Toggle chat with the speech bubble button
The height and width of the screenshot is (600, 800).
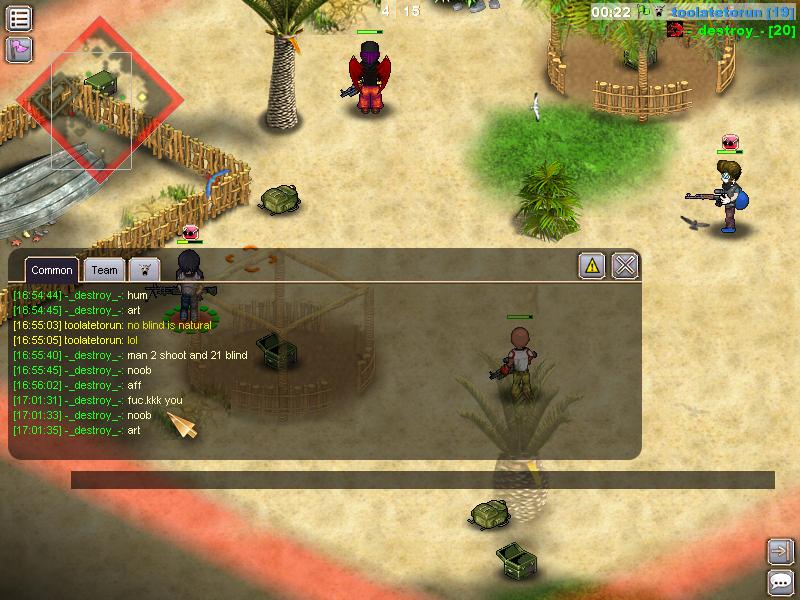[780, 582]
